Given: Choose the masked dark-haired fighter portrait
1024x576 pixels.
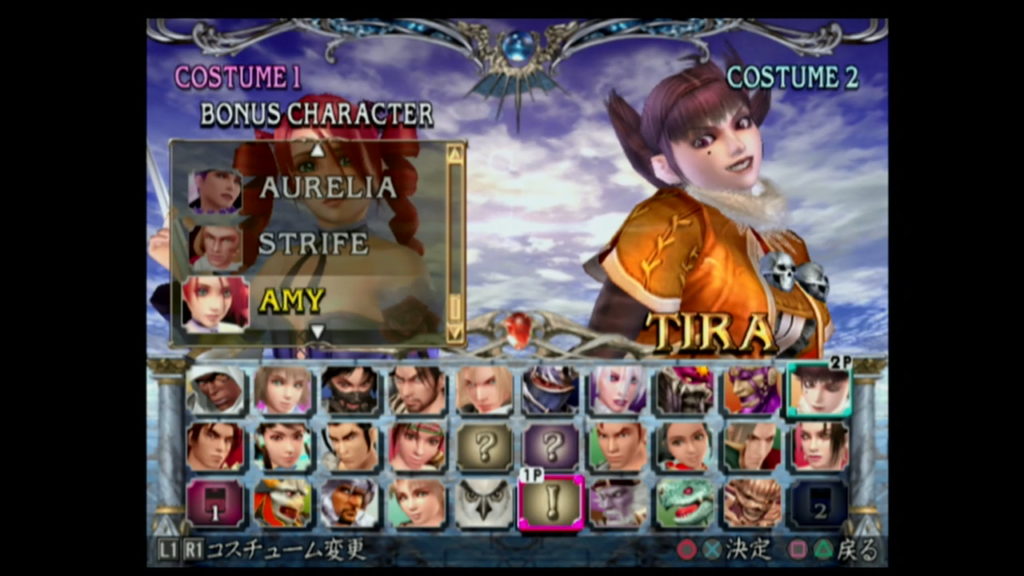Looking at the screenshot, I should [350, 390].
